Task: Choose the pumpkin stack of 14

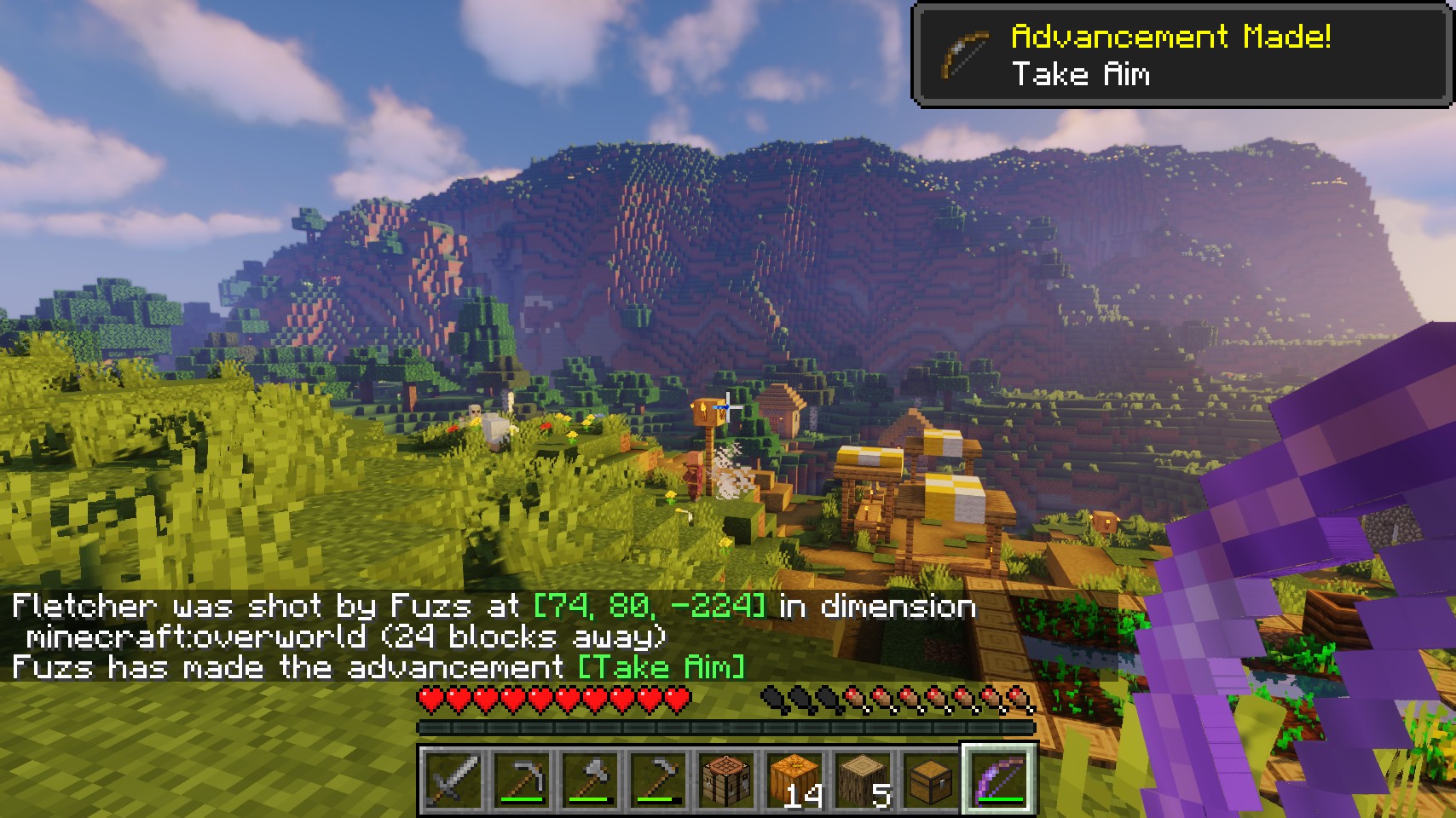Action: click(x=794, y=778)
